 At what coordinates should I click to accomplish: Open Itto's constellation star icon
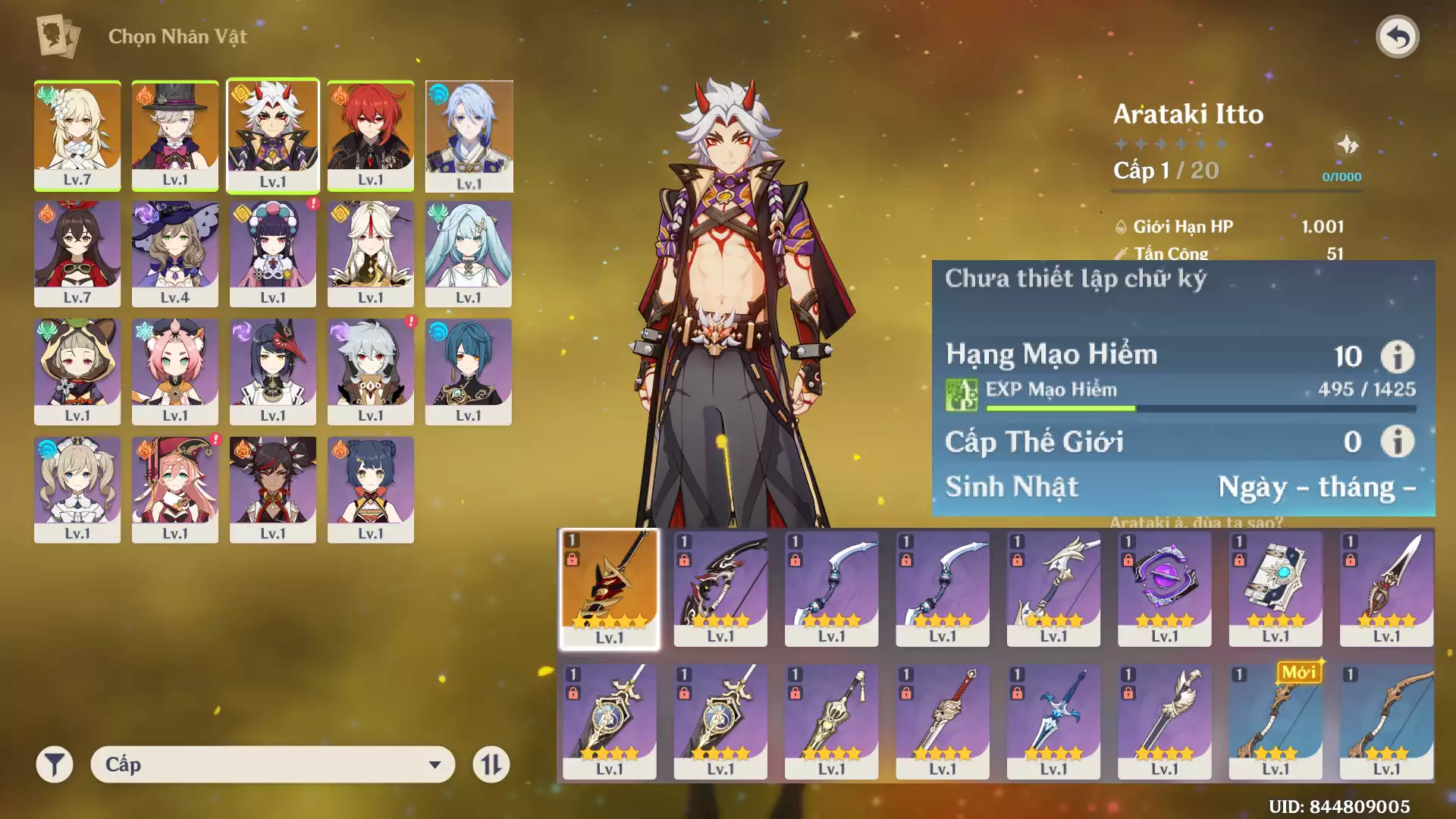[1348, 144]
